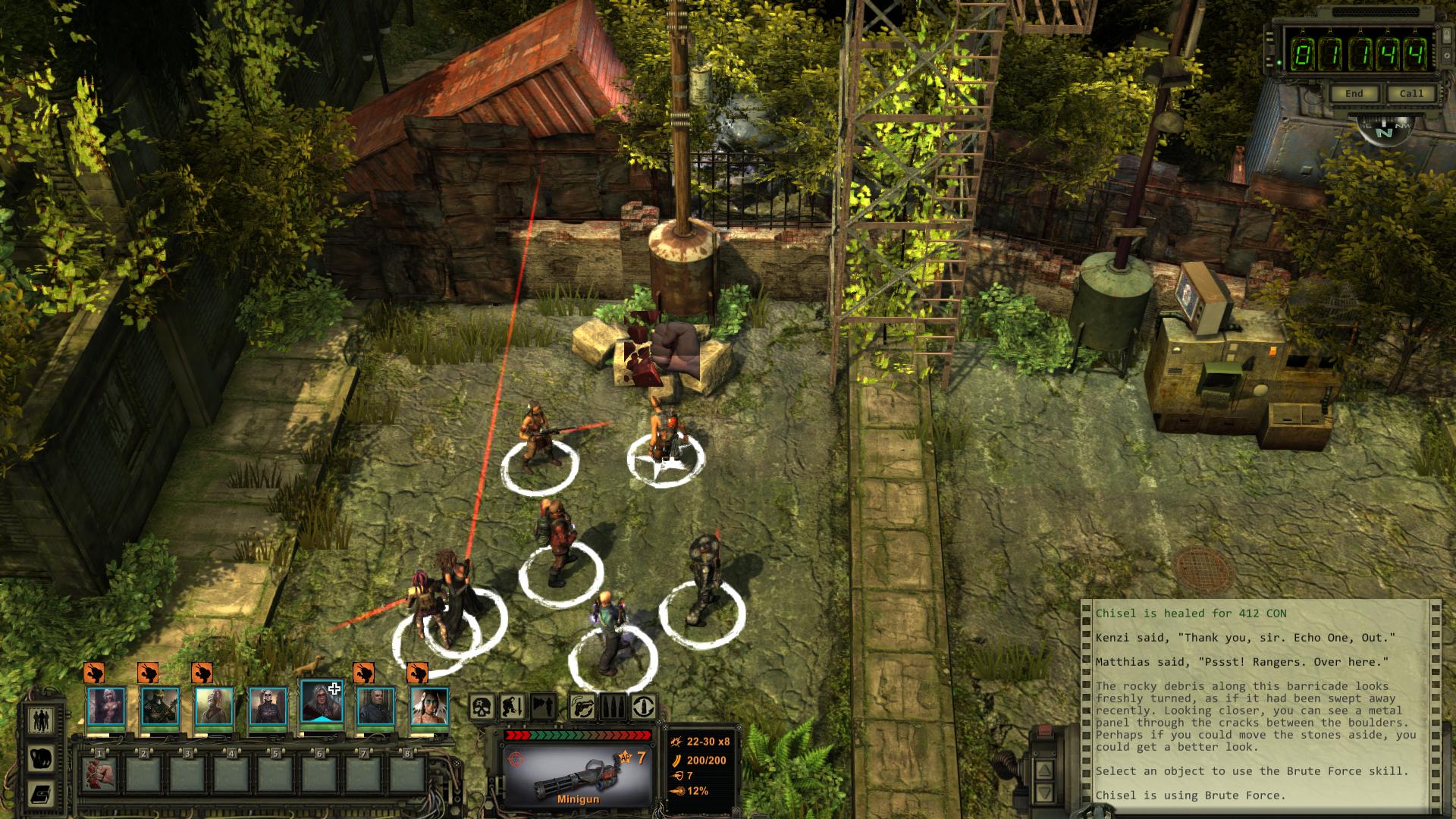Select the sunglasses-wearing character portrait

268,705
